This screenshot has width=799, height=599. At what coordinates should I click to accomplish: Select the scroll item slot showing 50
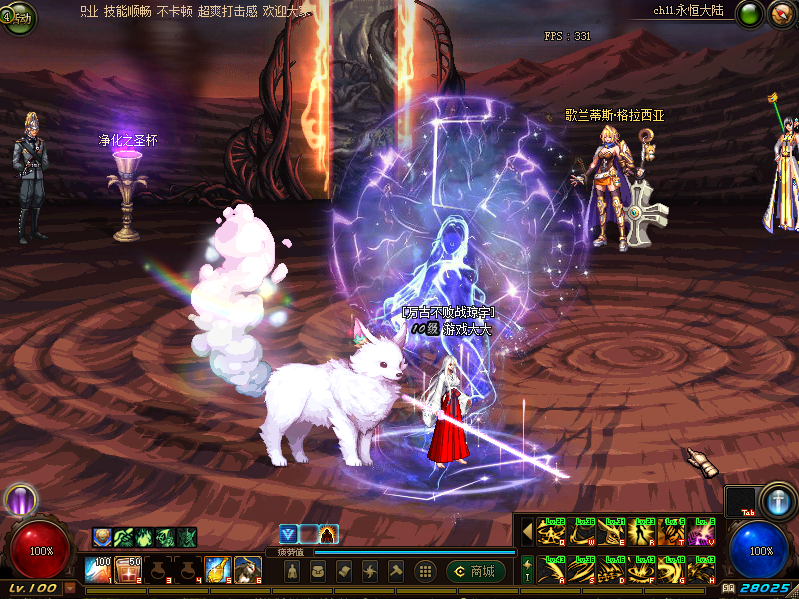click(x=127, y=570)
